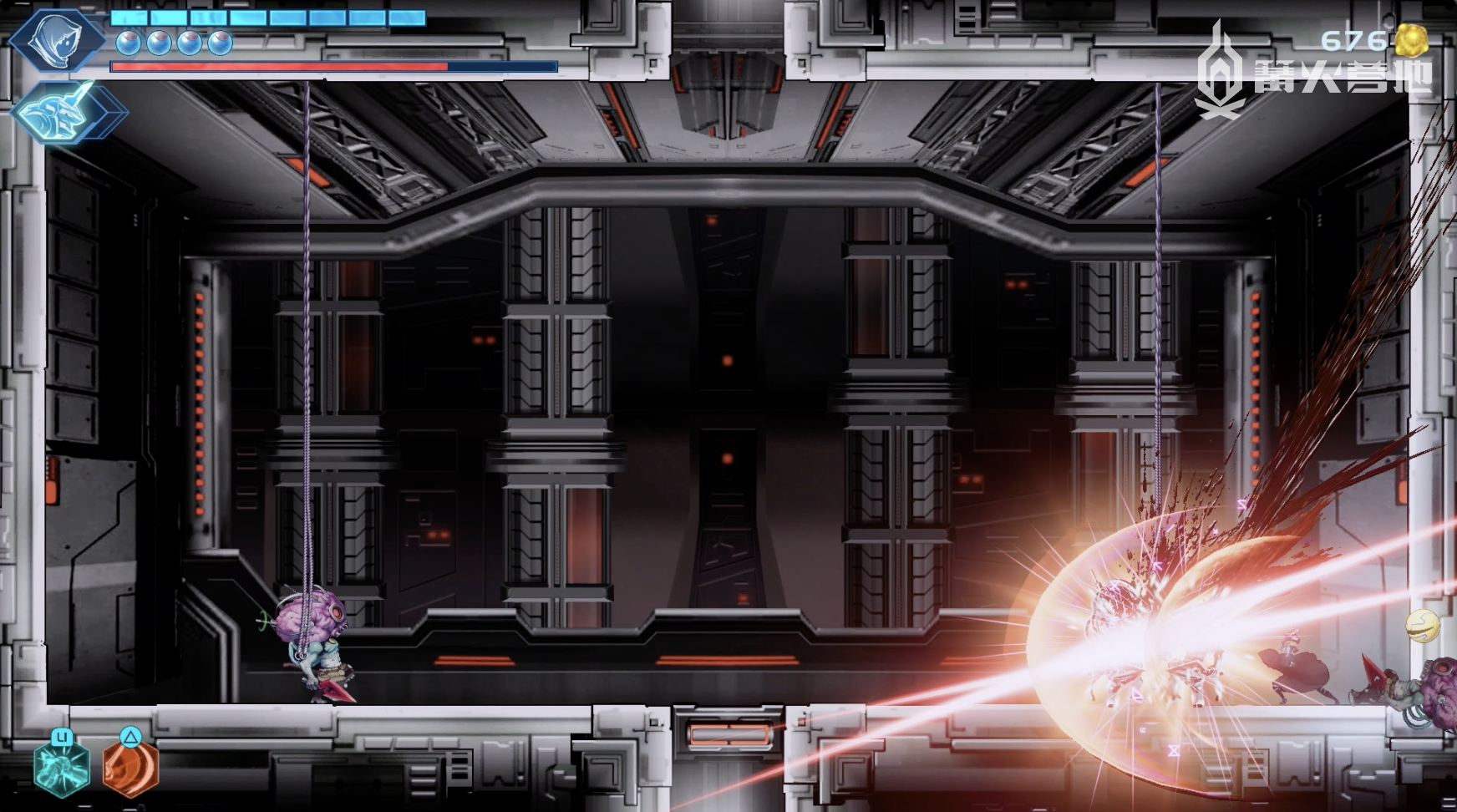The width and height of the screenshot is (1457, 812).
Task: Activate the teal burst skill hexagon
Action: (x=61, y=767)
